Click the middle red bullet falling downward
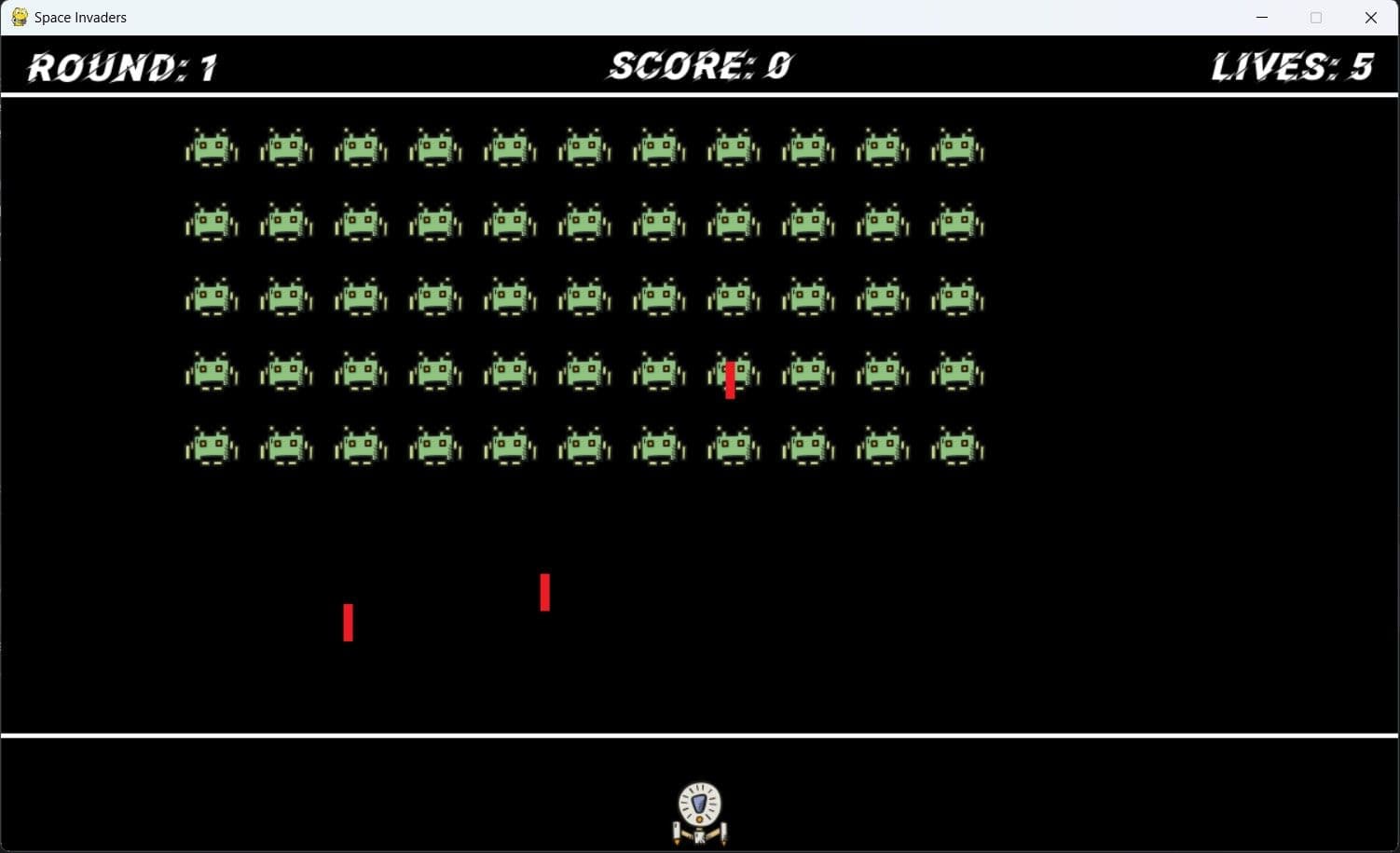The height and width of the screenshot is (853, 1400). tap(545, 592)
